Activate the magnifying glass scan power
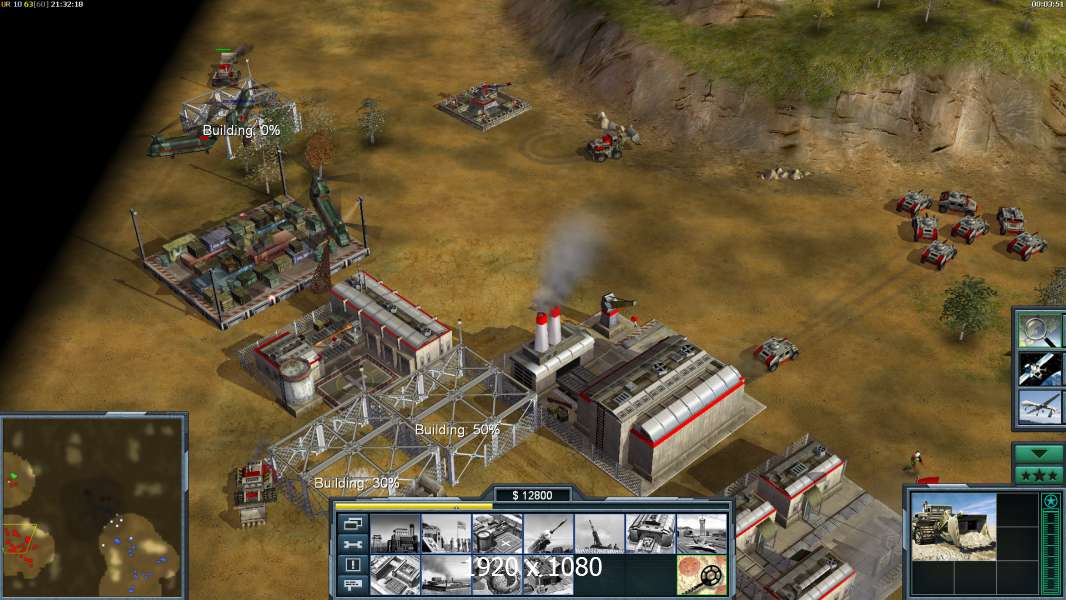1066x600 pixels. tap(1040, 330)
